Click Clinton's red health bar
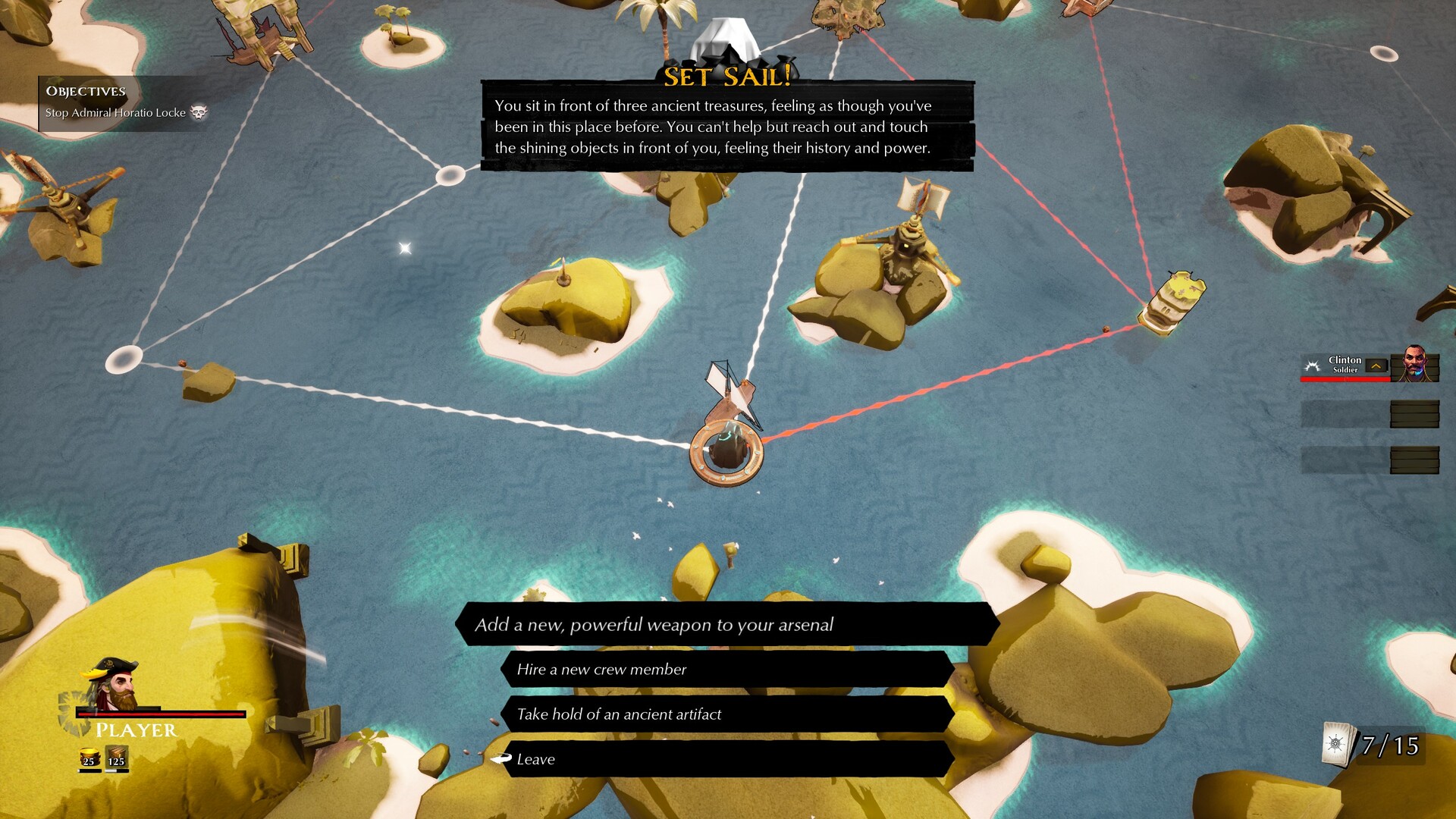This screenshot has height=819, width=1456. (x=1345, y=379)
